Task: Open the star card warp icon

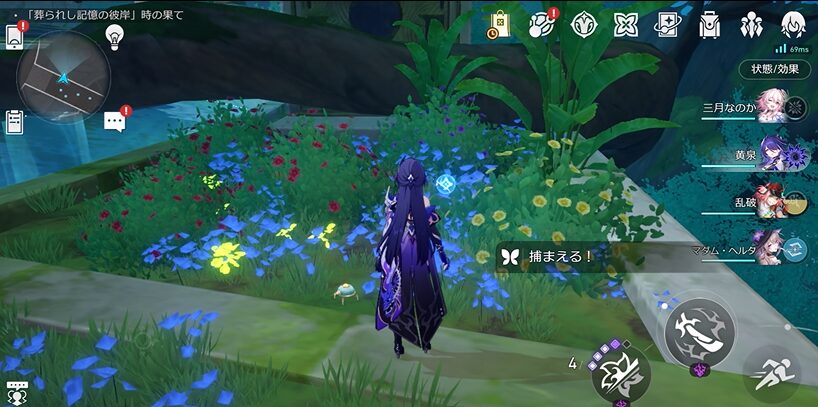Action: tap(667, 25)
